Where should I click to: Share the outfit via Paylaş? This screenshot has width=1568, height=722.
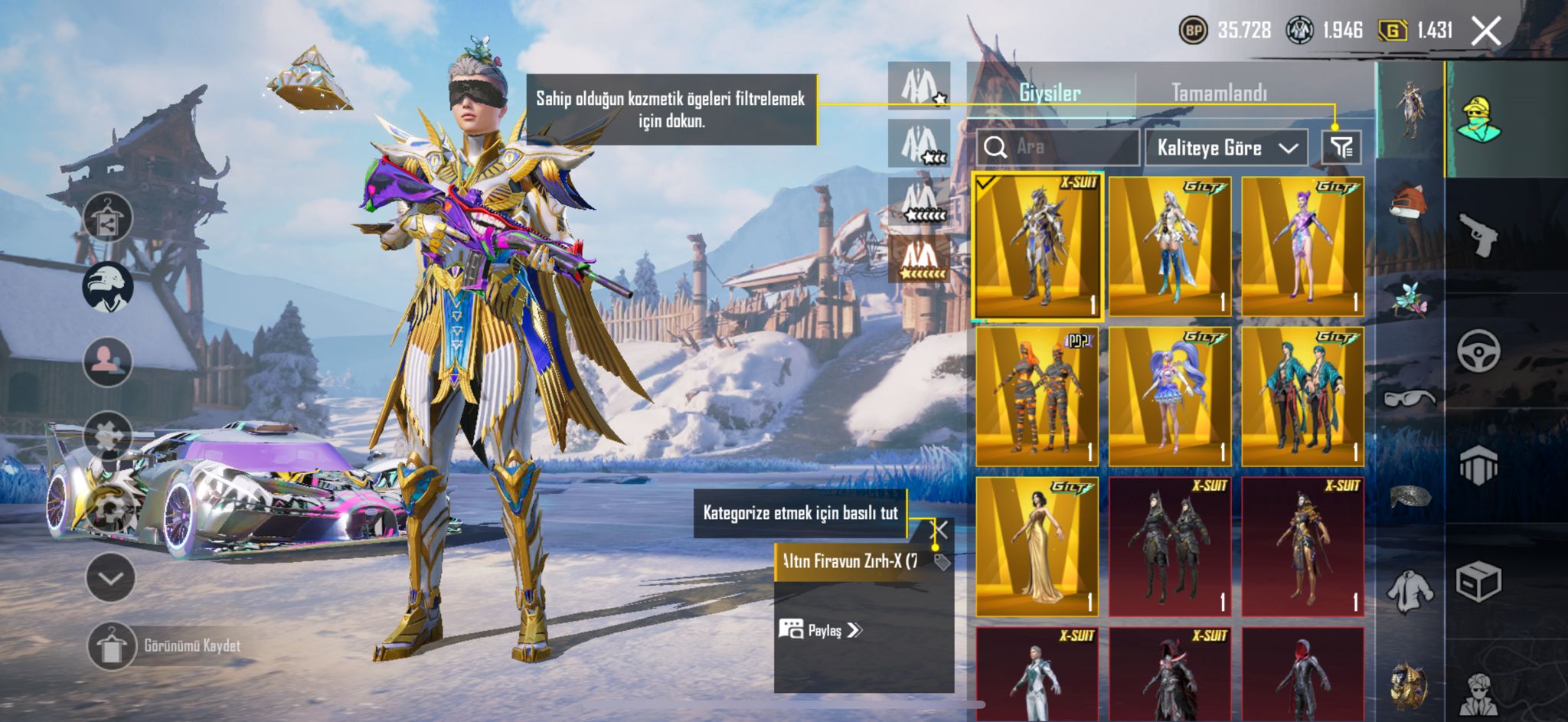coord(821,630)
